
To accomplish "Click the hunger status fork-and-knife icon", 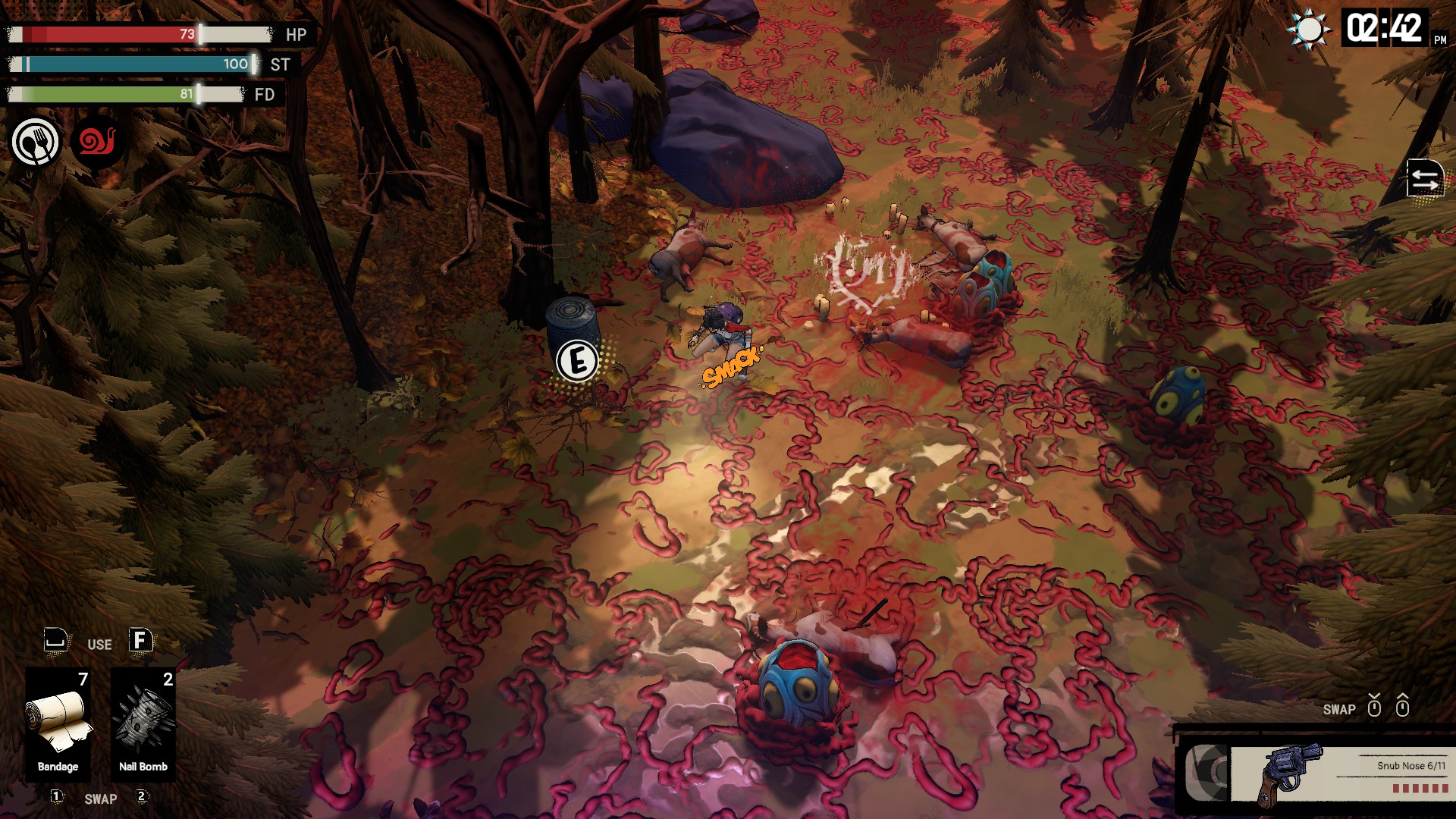I will (35, 142).
